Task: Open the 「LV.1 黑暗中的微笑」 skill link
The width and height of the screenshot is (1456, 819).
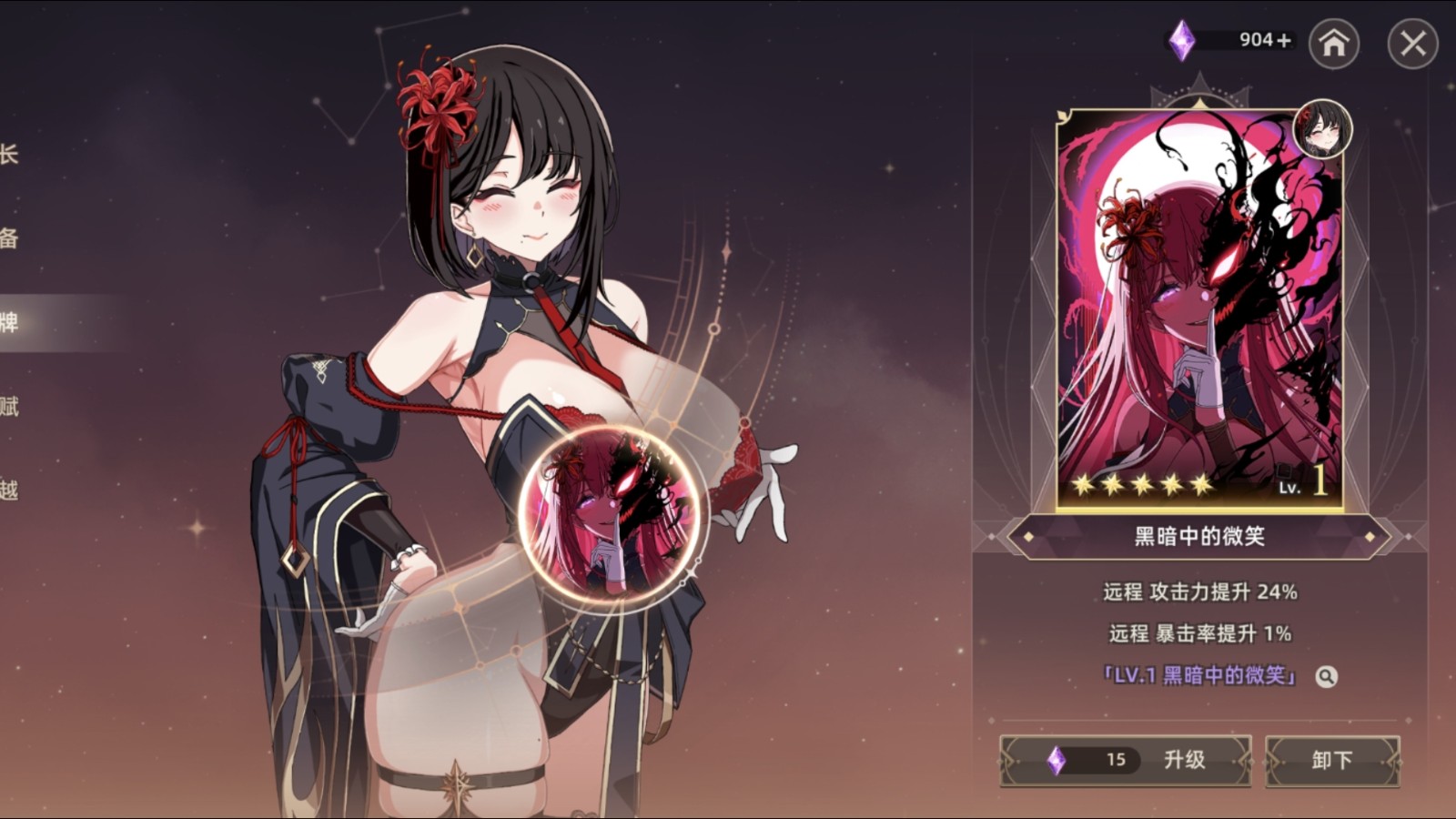Action: pyautogui.click(x=1198, y=675)
